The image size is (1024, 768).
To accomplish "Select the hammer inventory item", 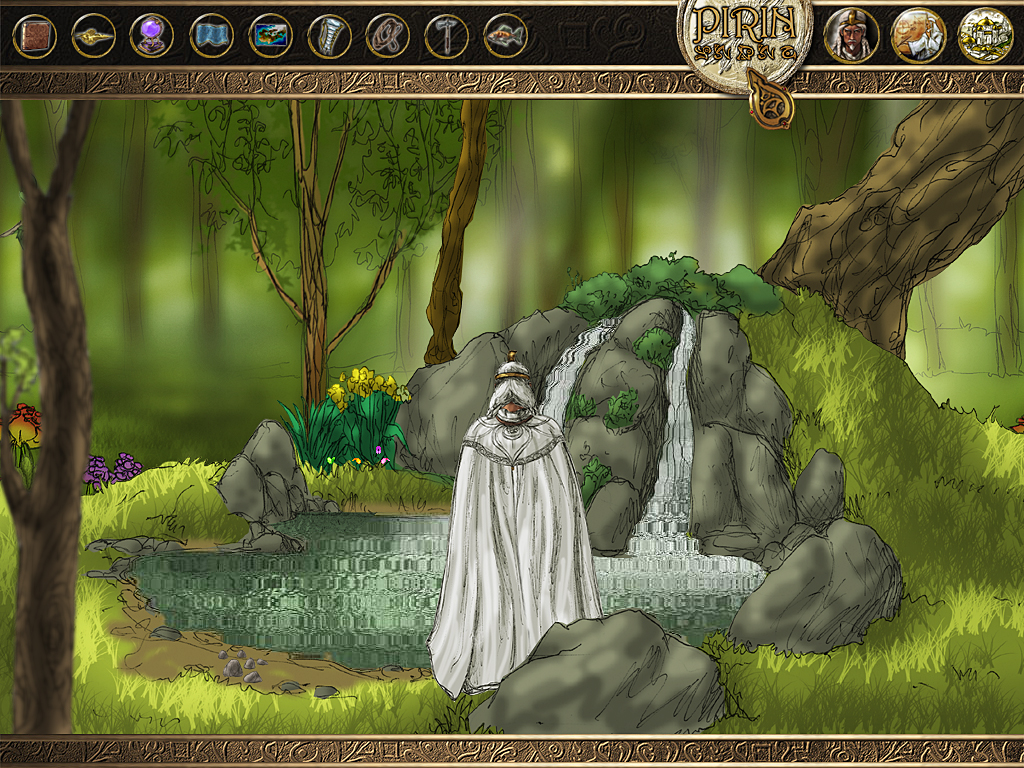I will click(x=446, y=36).
